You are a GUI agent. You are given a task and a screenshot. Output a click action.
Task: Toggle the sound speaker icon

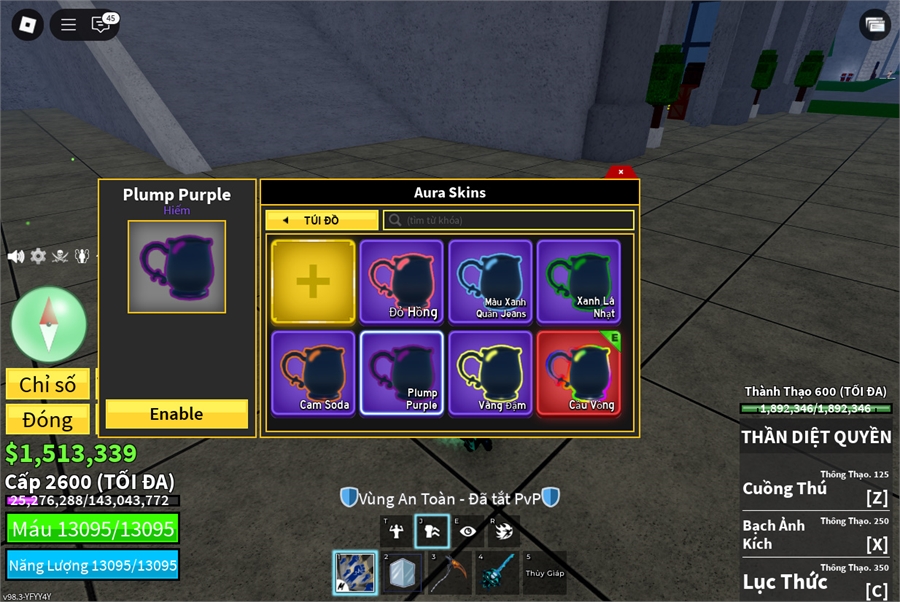(16, 256)
